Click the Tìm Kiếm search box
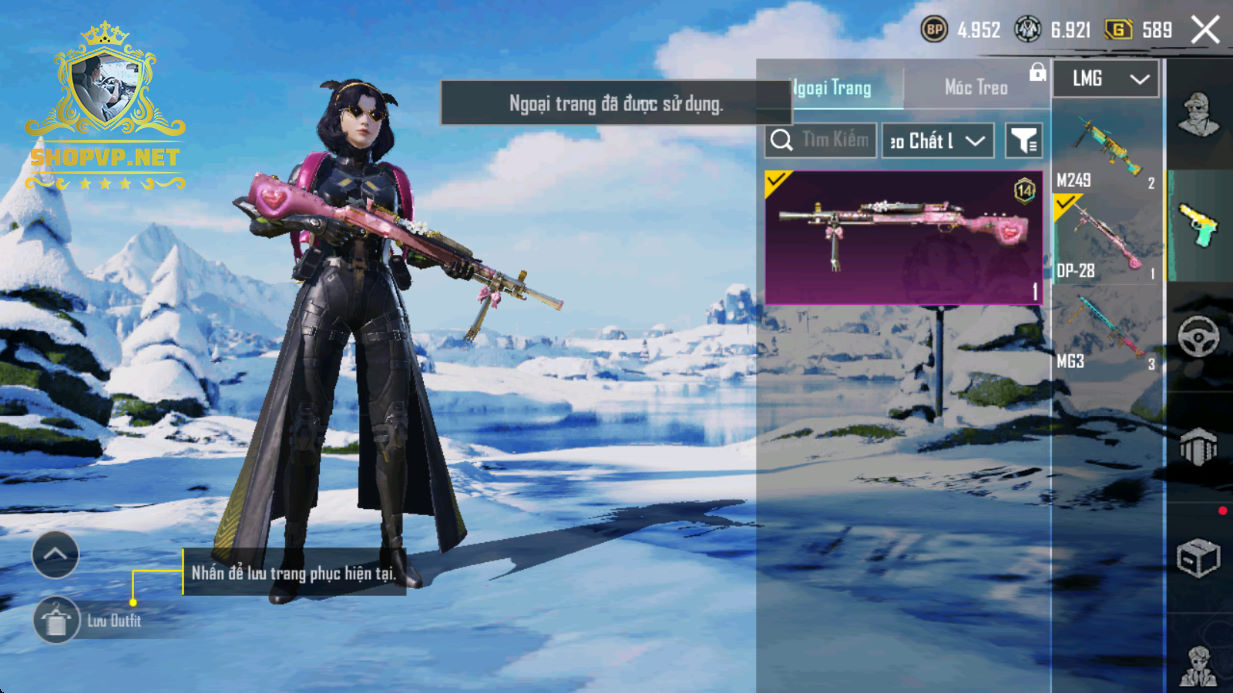Image resolution: width=1233 pixels, height=693 pixels. point(821,141)
